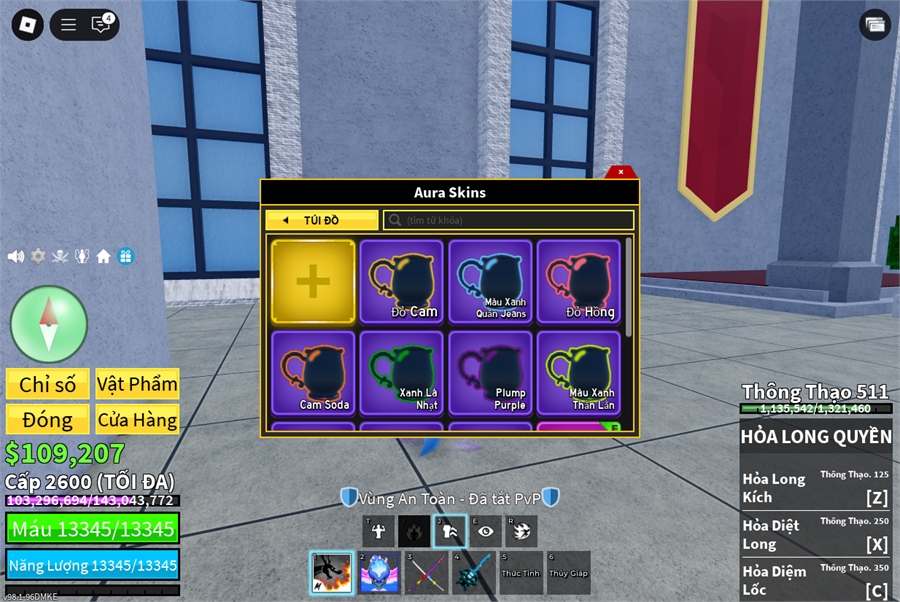Image resolution: width=900 pixels, height=602 pixels.
Task: Open the Chỉ số stats menu
Action: tap(47, 384)
